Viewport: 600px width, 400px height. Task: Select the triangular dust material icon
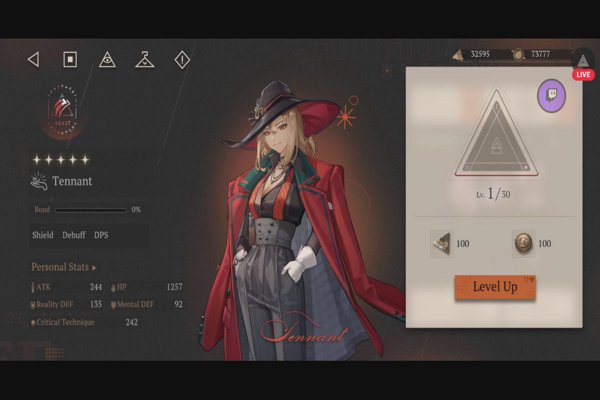coord(440,243)
